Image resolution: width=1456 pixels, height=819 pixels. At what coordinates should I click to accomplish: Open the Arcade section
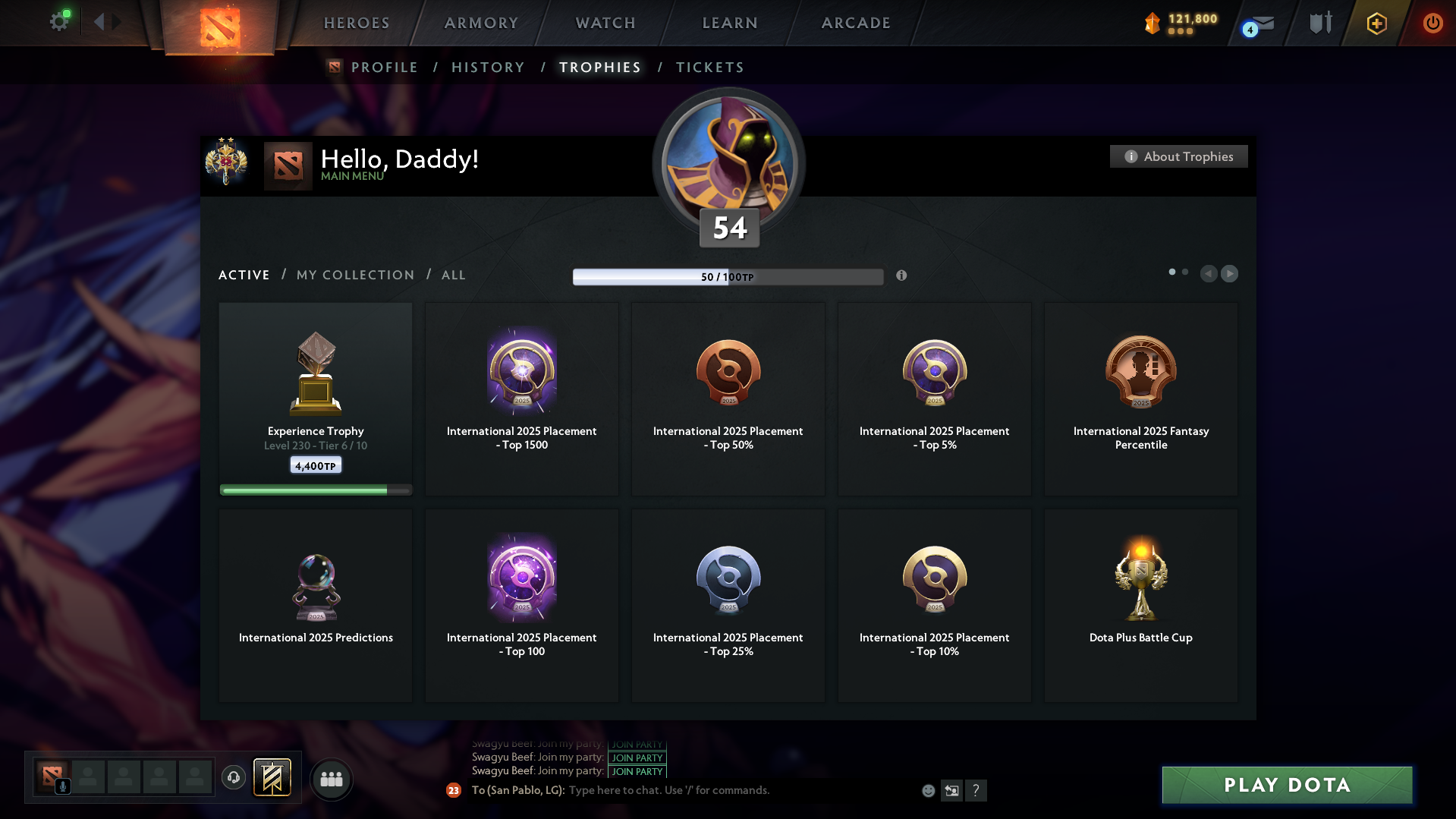pos(856,23)
